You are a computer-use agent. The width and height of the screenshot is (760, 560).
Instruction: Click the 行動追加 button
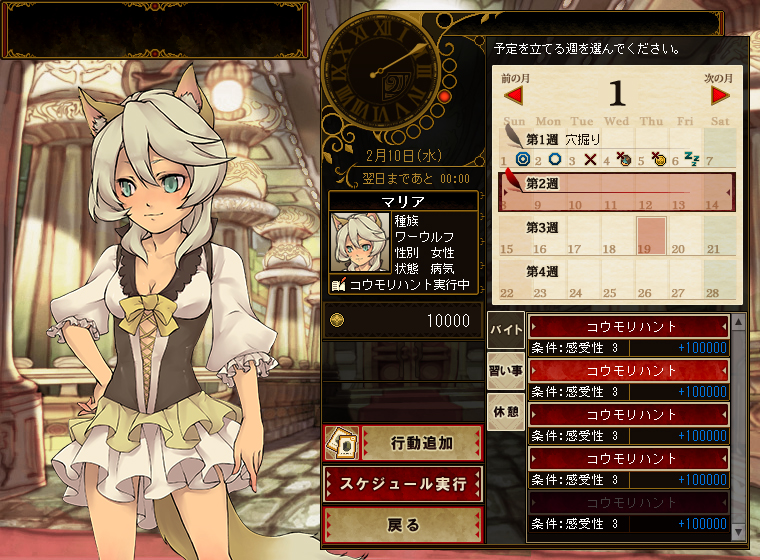421,441
